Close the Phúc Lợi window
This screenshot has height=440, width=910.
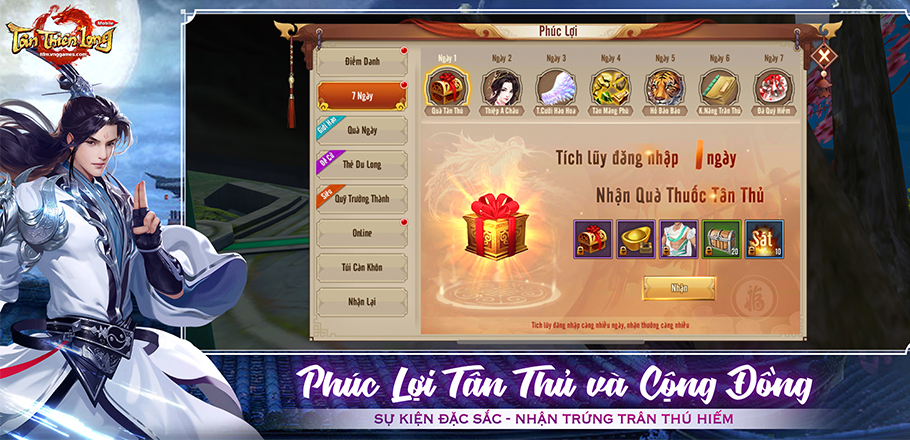822,57
